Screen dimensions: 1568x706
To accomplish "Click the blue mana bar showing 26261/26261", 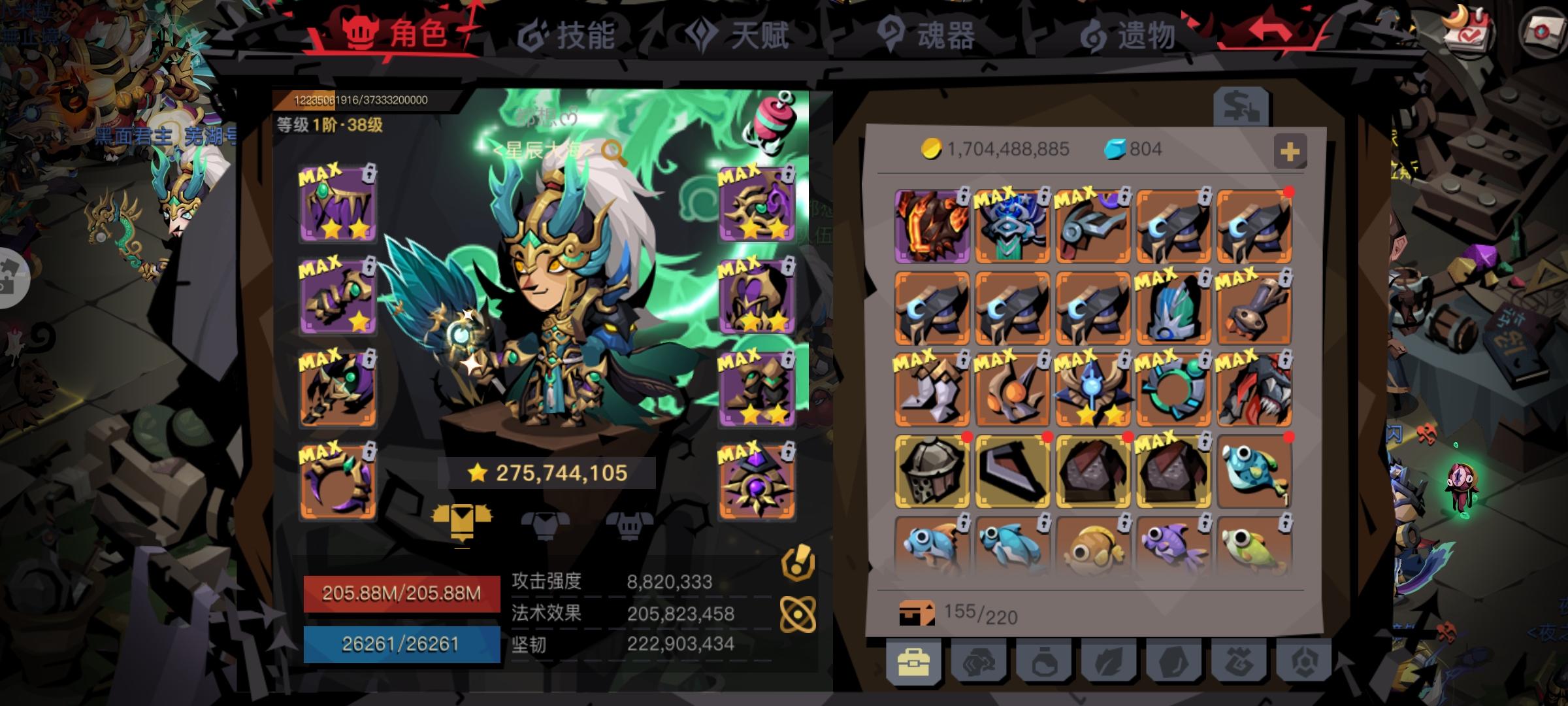I will pyautogui.click(x=402, y=644).
